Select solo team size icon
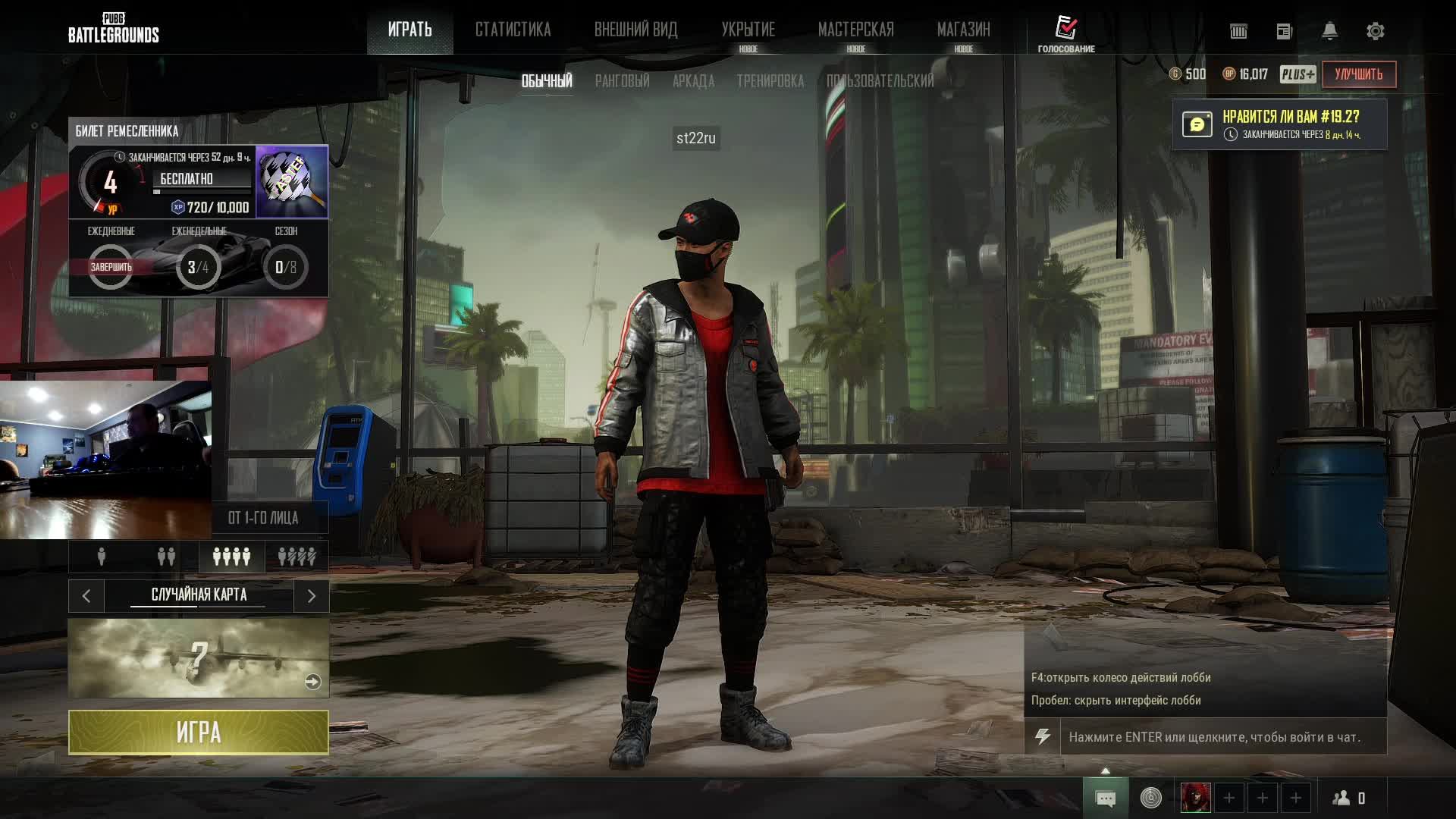Screen dimensions: 1456x819 [102, 557]
